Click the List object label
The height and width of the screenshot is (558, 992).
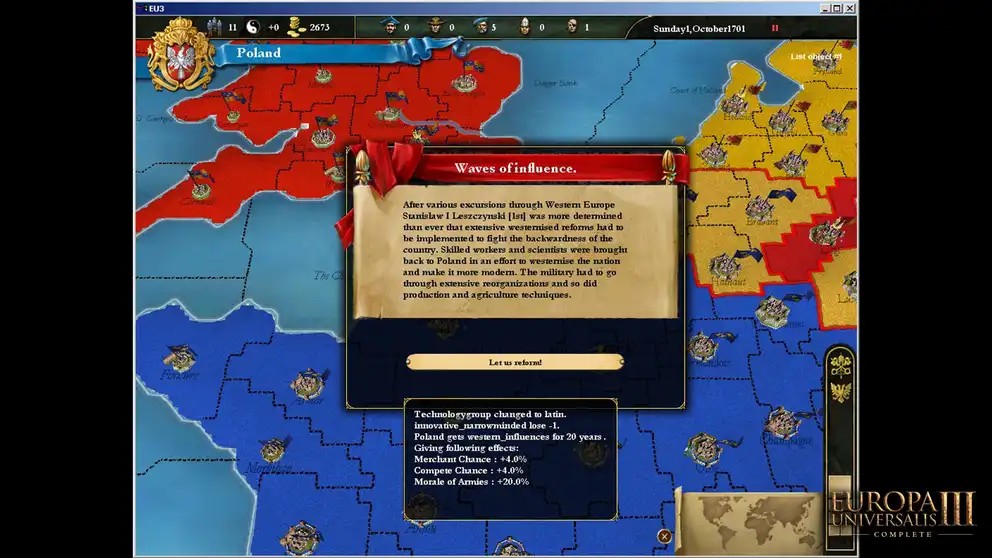point(815,57)
